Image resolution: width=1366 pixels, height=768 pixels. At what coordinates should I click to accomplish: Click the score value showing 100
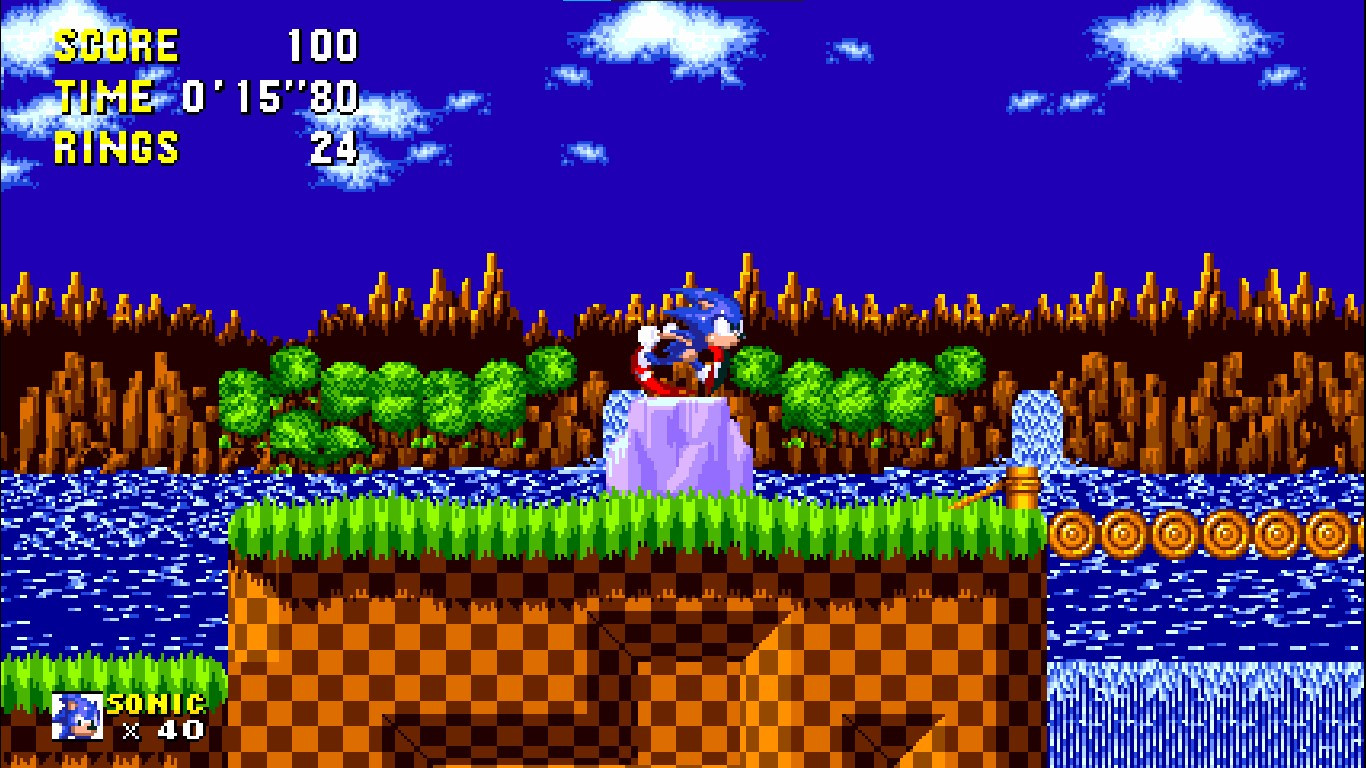coord(322,44)
